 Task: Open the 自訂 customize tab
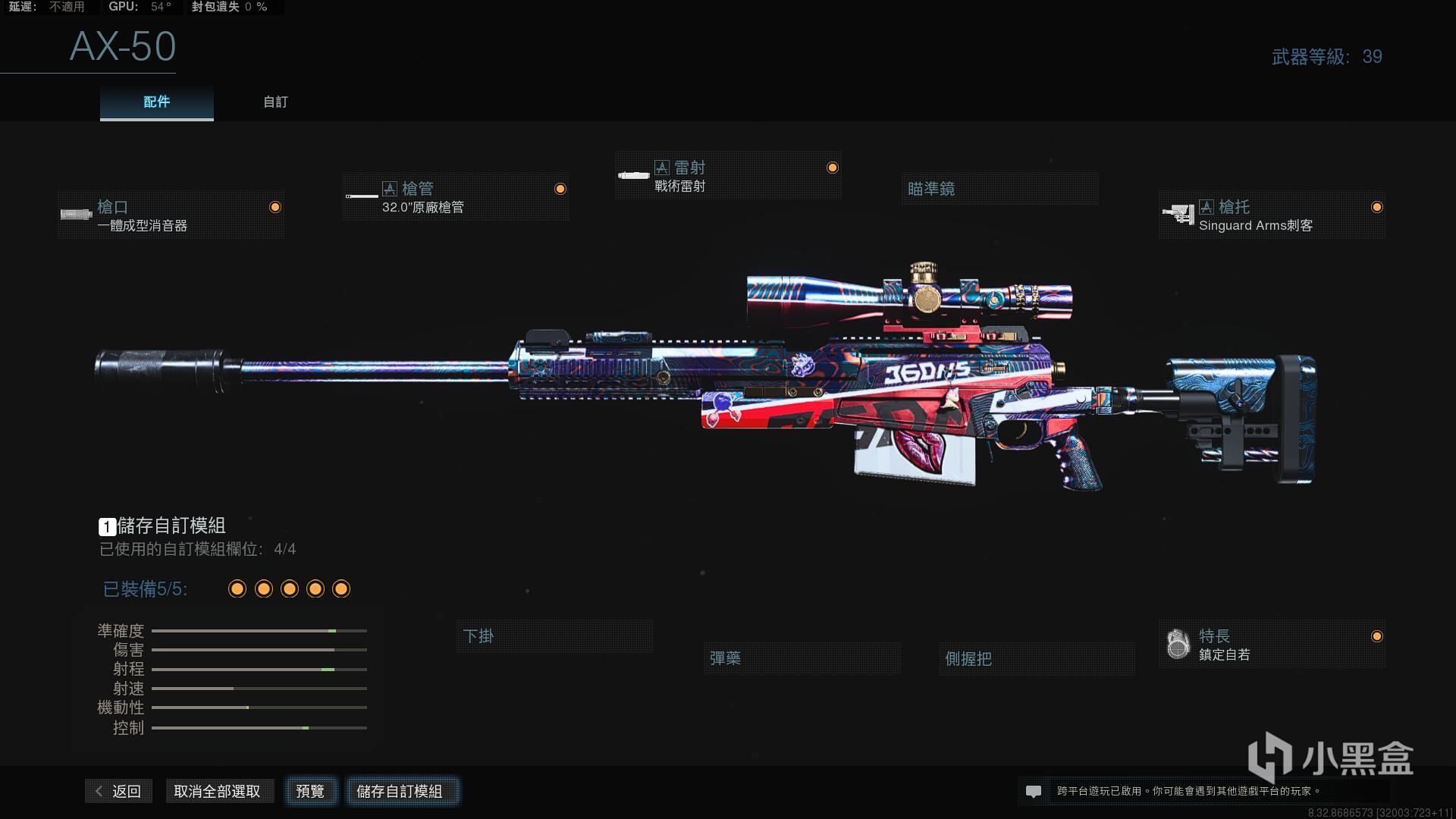tap(275, 102)
